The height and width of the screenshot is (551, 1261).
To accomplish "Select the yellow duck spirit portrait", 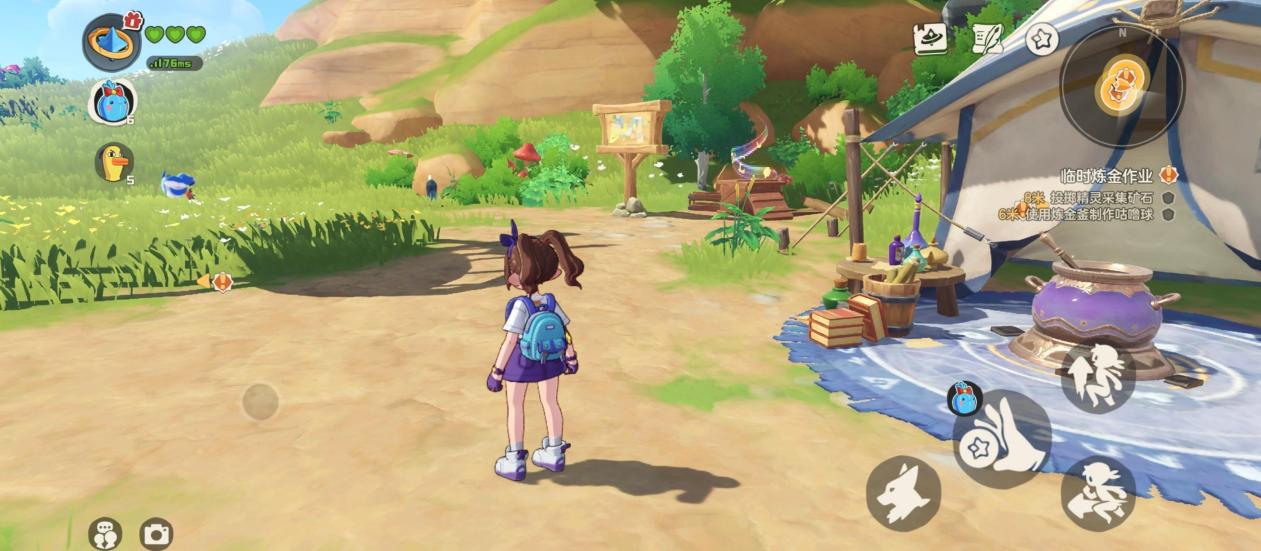I will pyautogui.click(x=113, y=162).
